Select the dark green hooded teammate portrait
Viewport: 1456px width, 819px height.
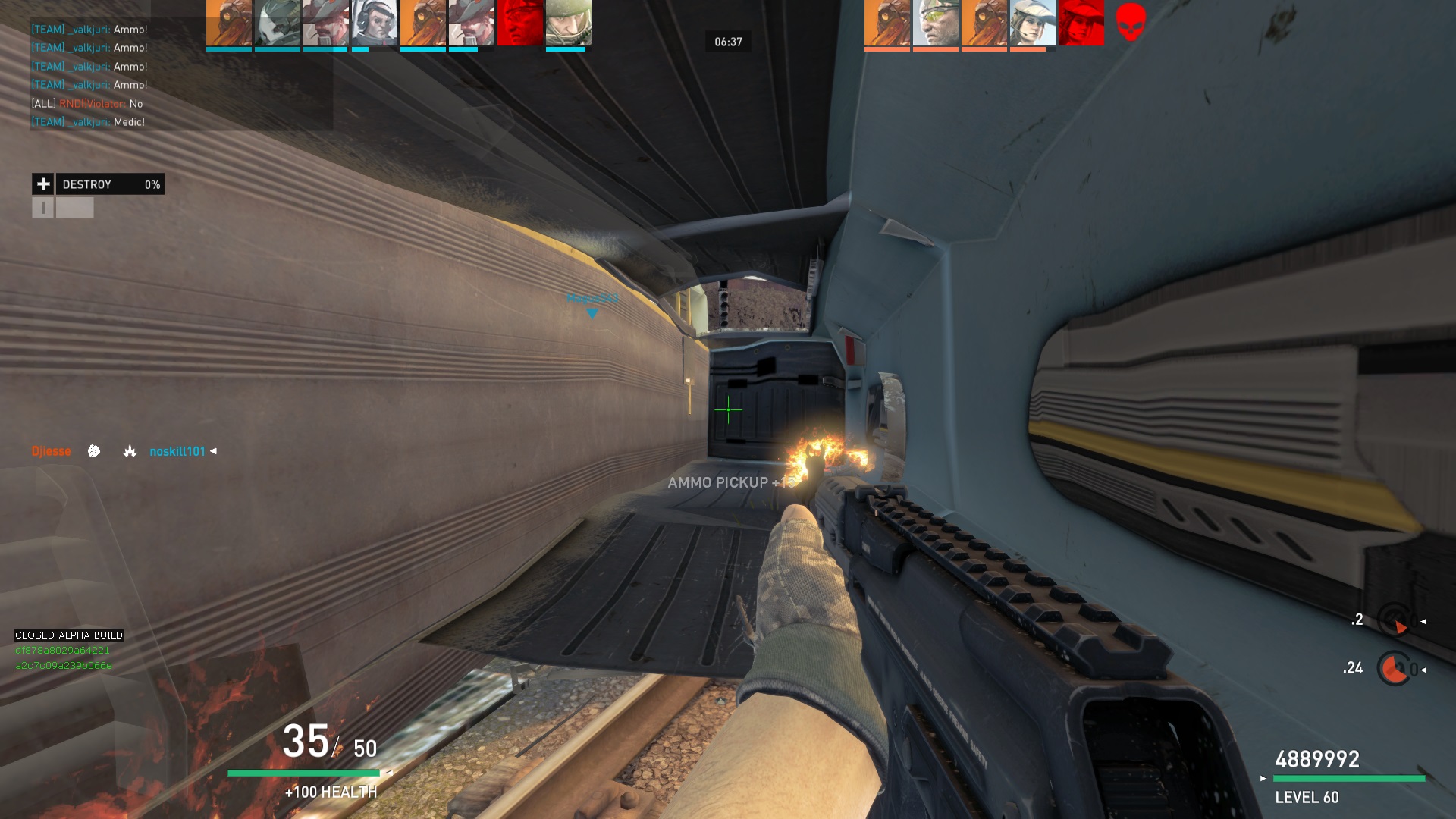tap(278, 23)
